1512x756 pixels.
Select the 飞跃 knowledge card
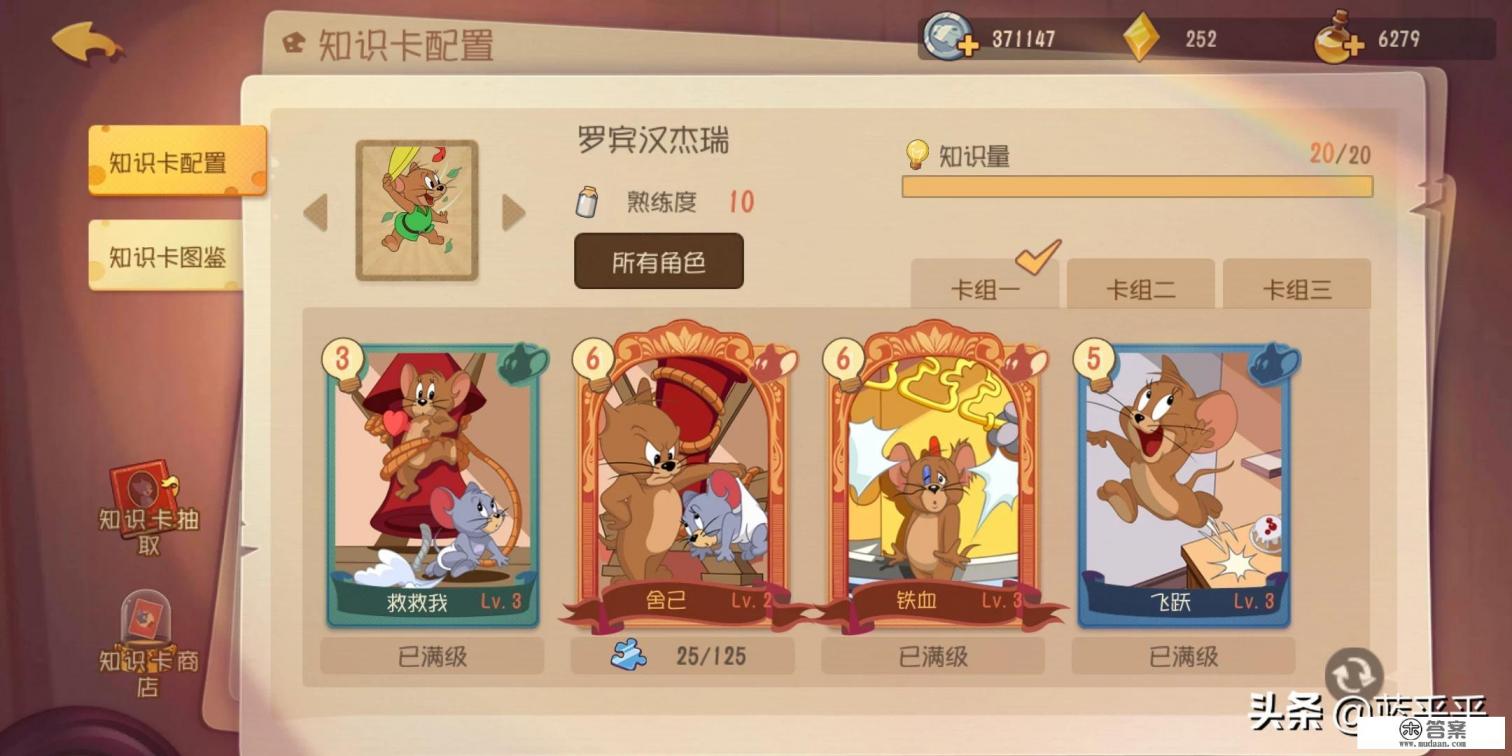coord(1185,480)
